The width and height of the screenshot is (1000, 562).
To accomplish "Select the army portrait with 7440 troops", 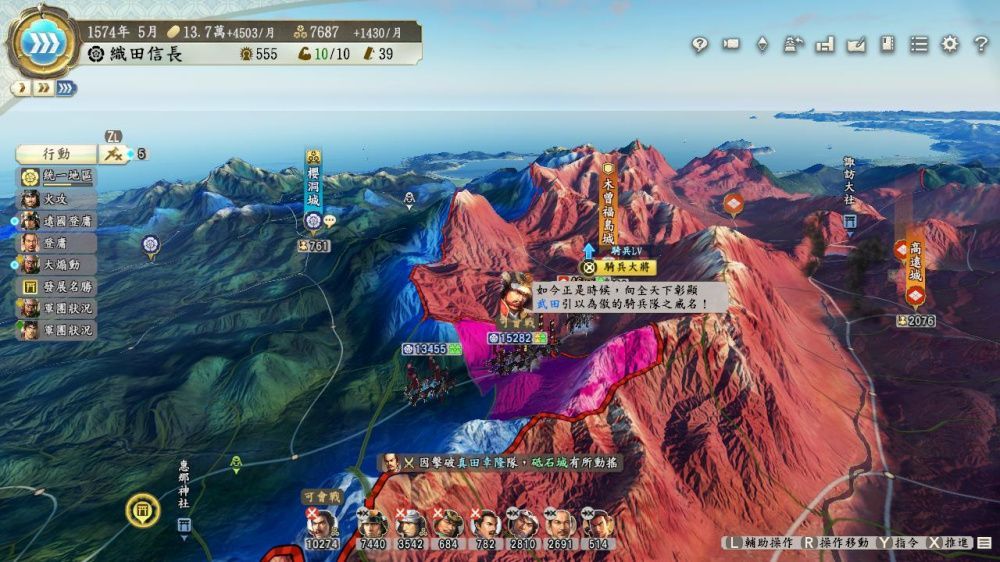I will click(x=372, y=526).
